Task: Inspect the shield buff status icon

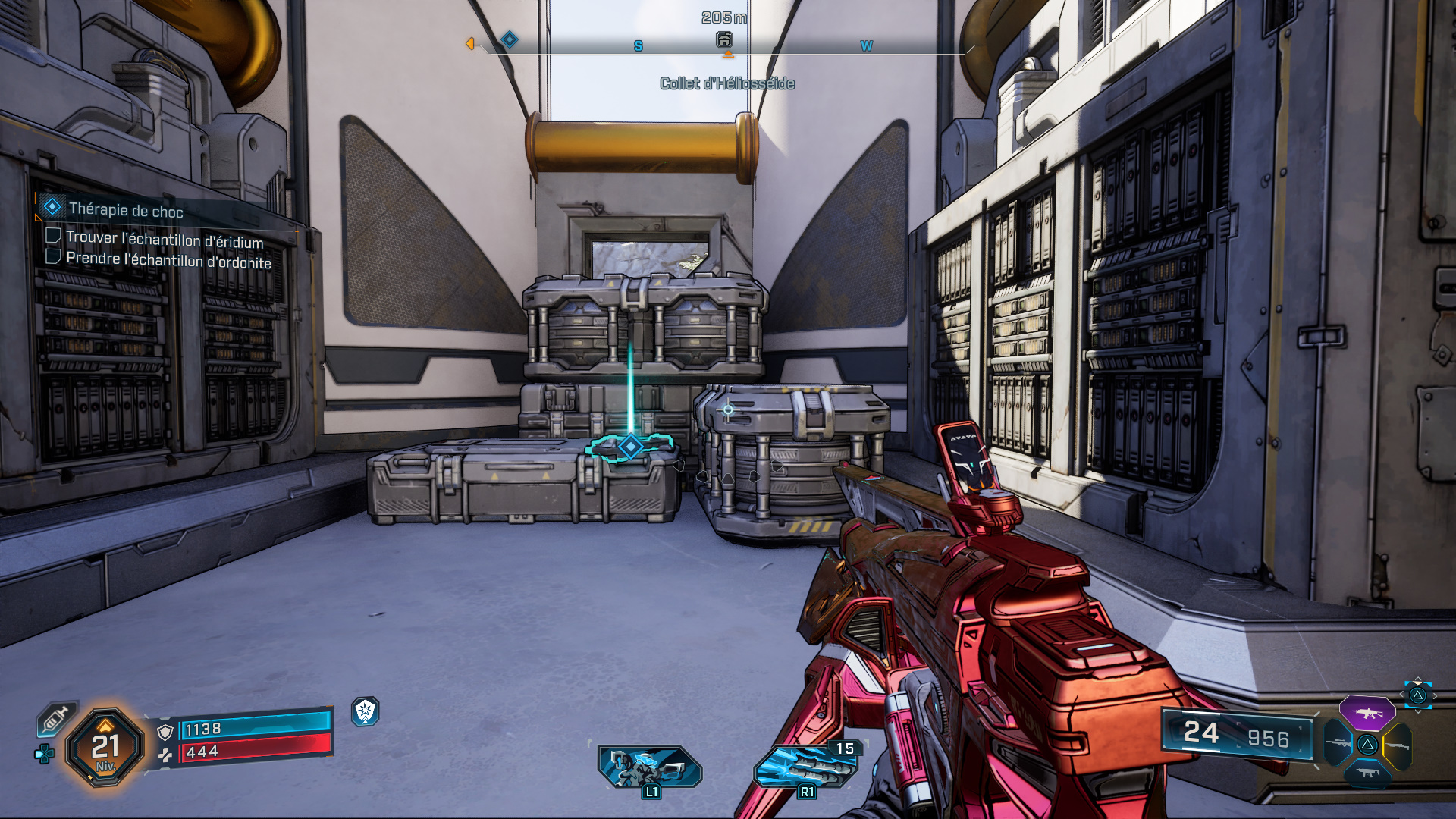Action: click(x=366, y=711)
